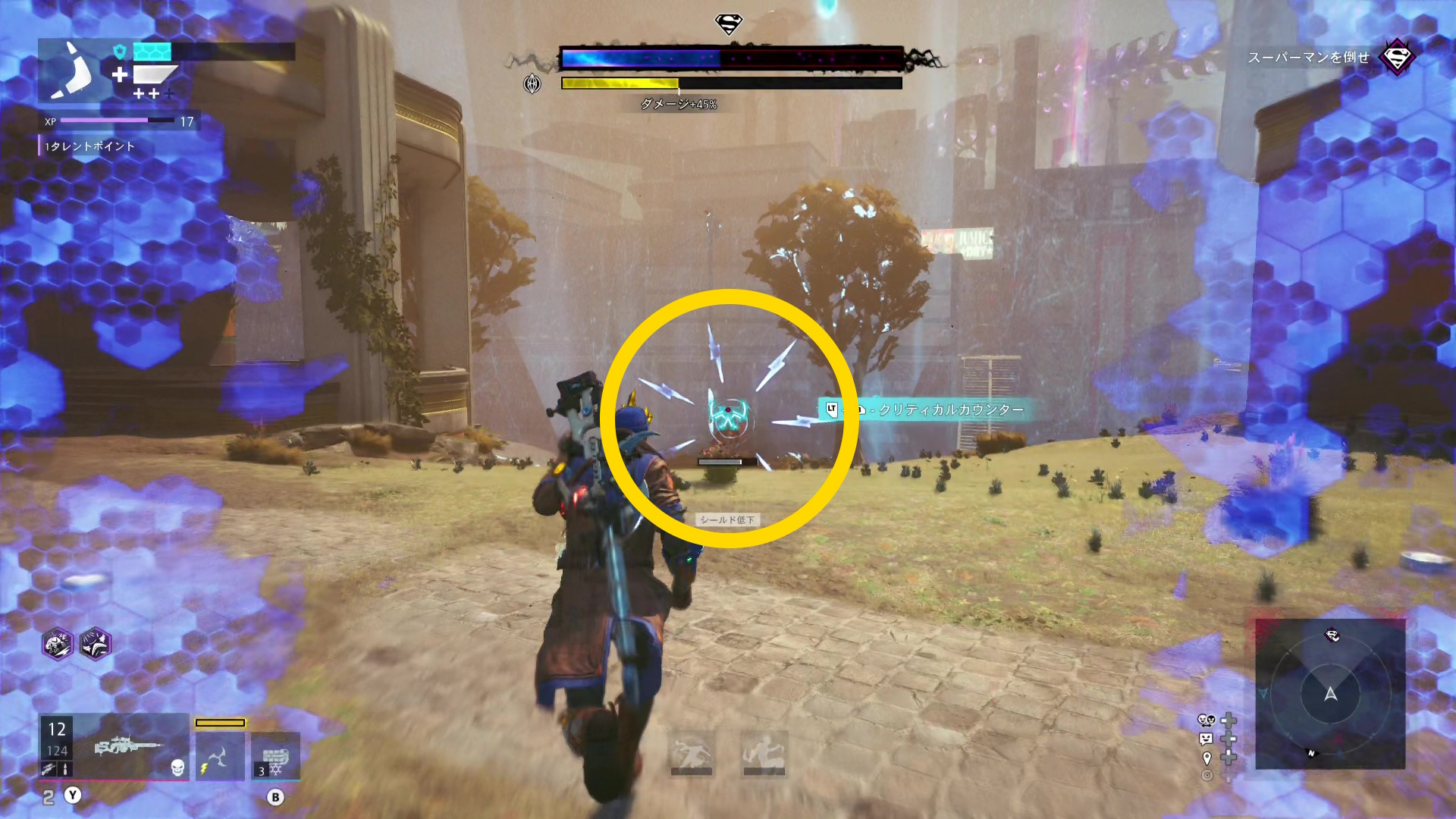The width and height of the screenshot is (1456, 819).
Task: Click the crouching figure ability icon
Action: (764, 753)
